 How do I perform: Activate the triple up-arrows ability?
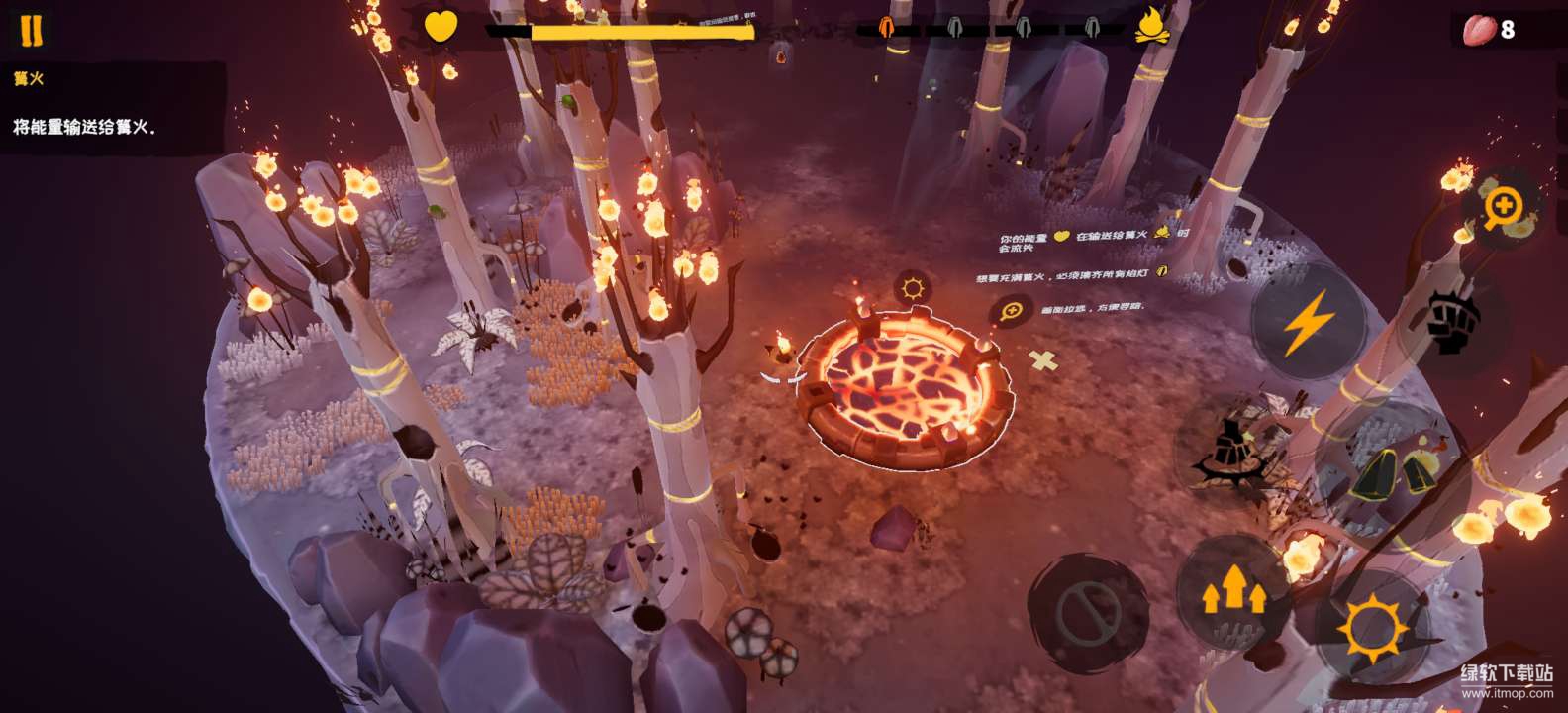[x=1233, y=591]
